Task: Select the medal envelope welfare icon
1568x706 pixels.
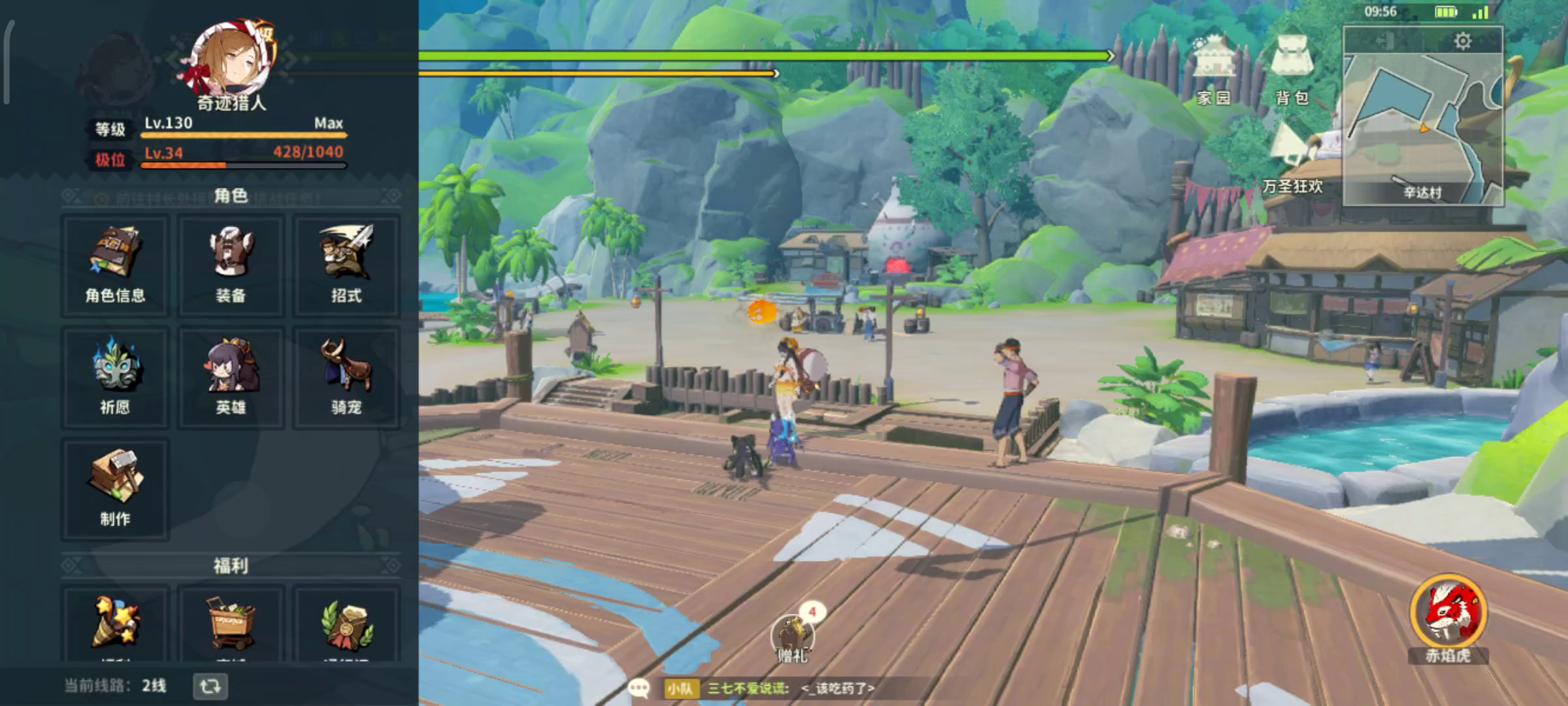Action: click(x=346, y=622)
